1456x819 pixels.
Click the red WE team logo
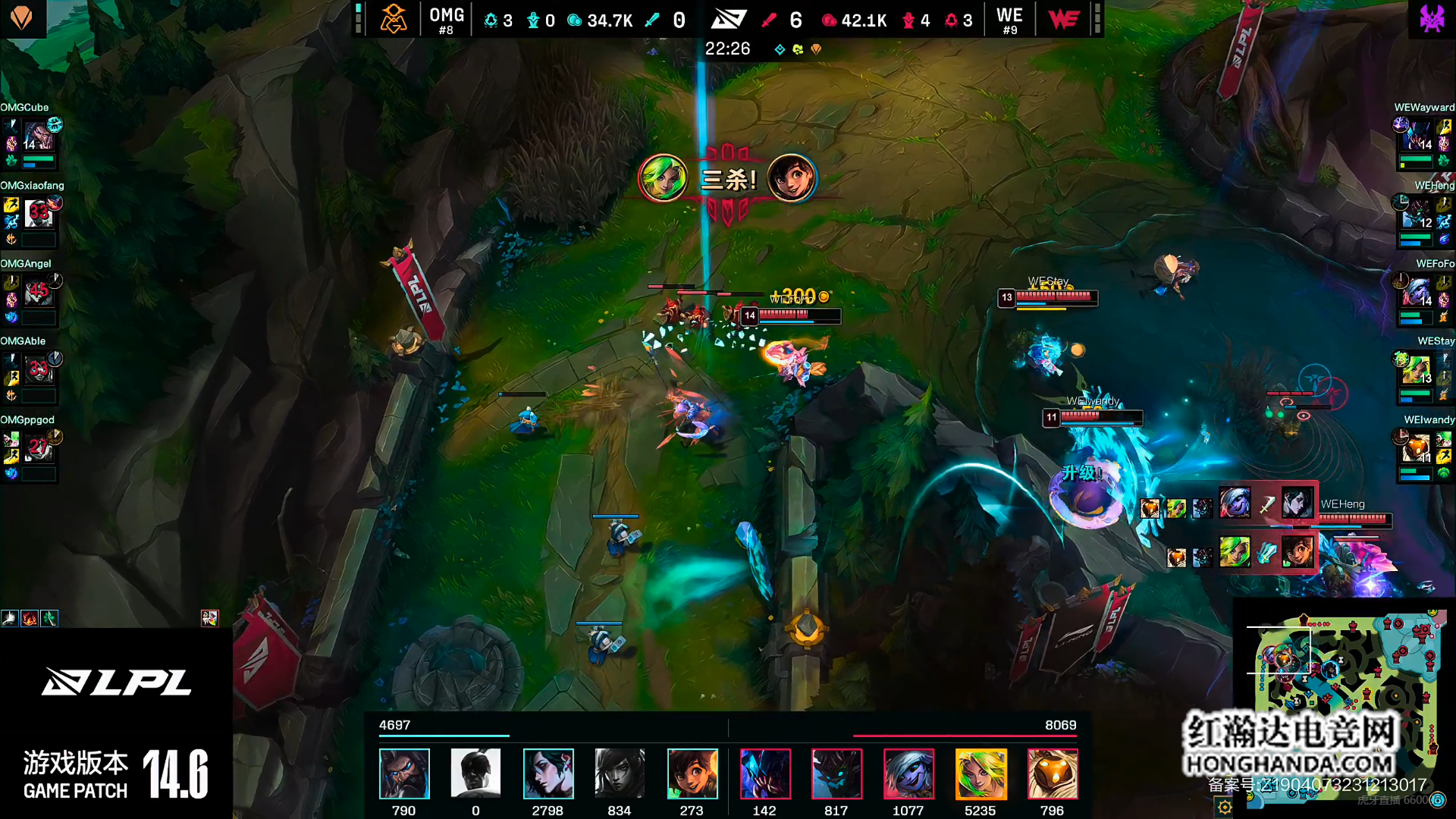pos(1063,19)
